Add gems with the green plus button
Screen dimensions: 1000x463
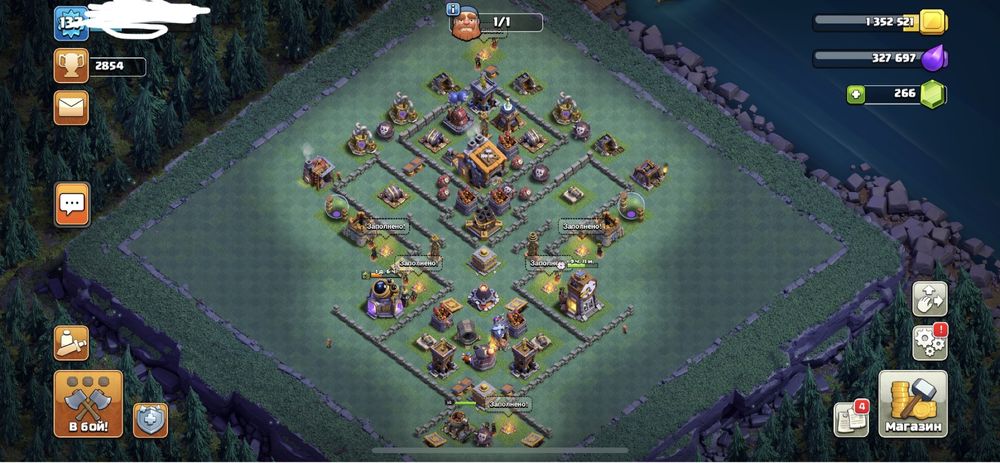[856, 95]
